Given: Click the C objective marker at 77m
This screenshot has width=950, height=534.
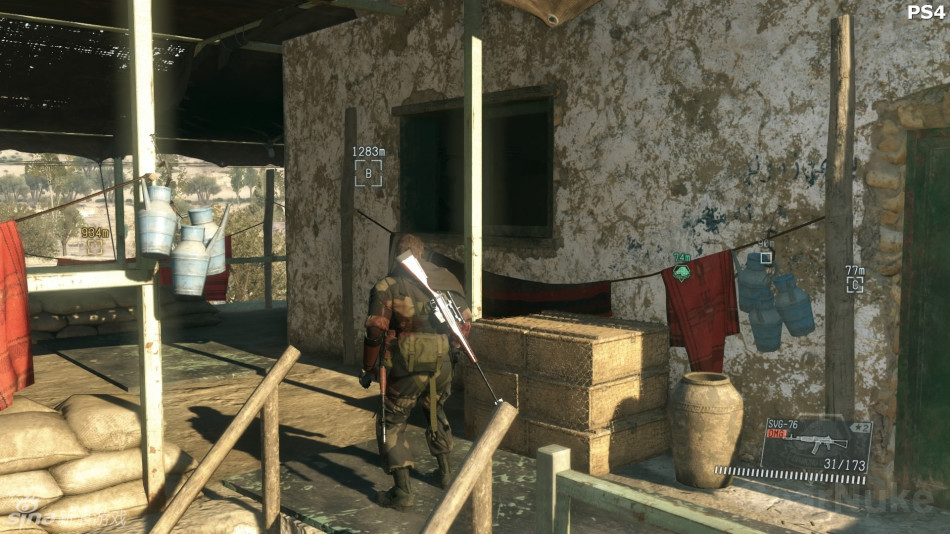Looking at the screenshot, I should coord(854,284).
